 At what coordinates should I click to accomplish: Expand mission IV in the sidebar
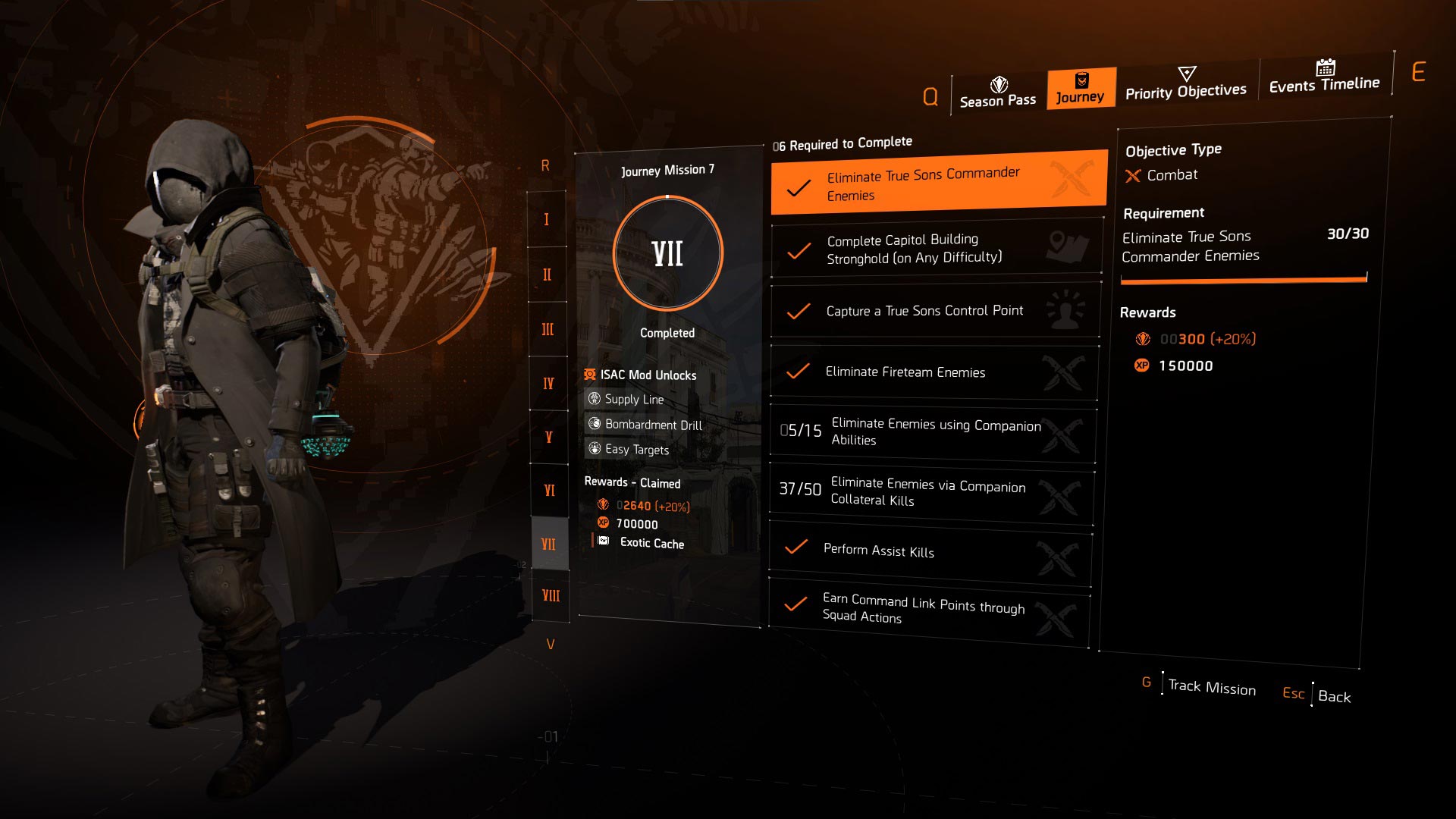pyautogui.click(x=548, y=383)
